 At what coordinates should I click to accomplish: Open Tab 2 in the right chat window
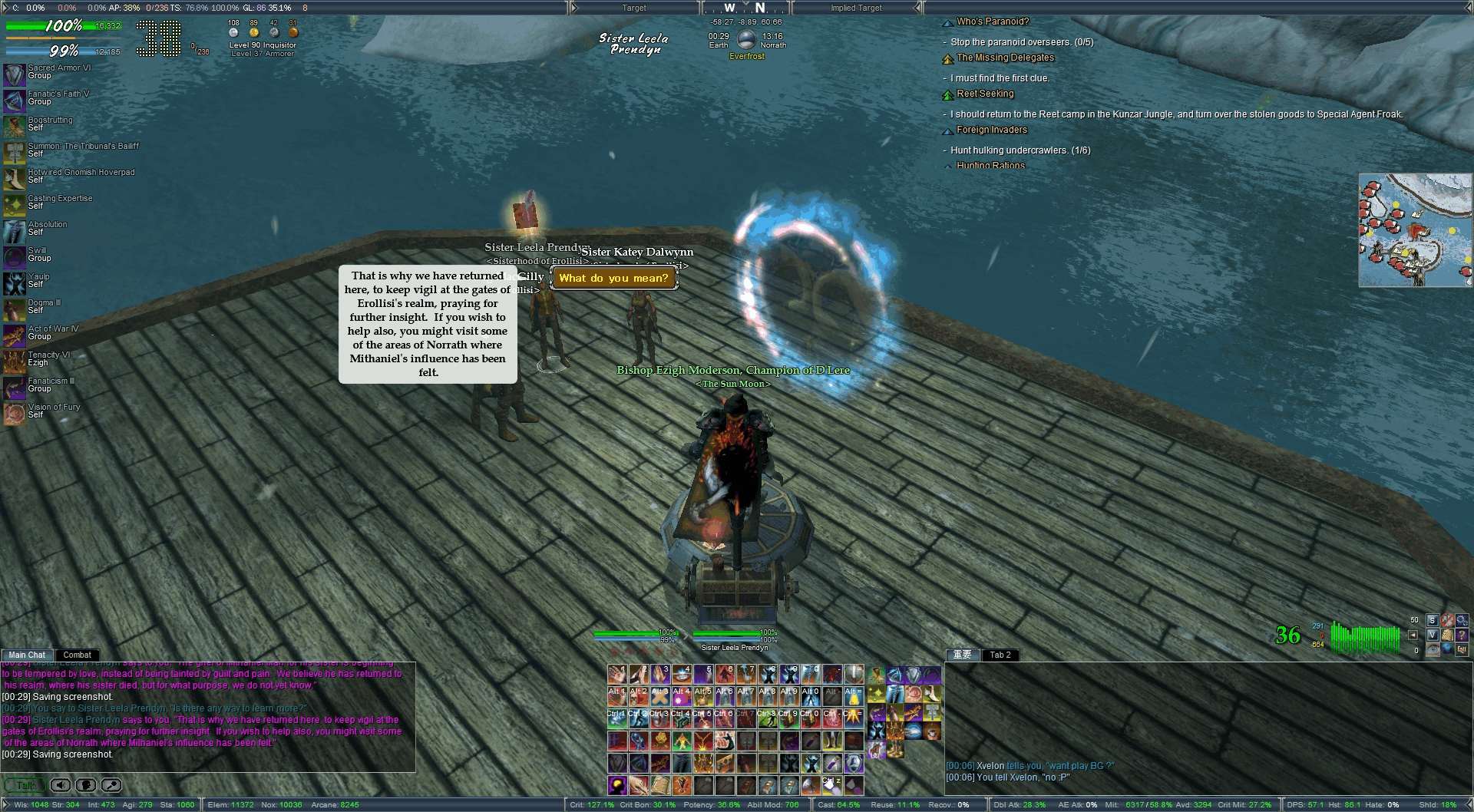tap(1000, 655)
